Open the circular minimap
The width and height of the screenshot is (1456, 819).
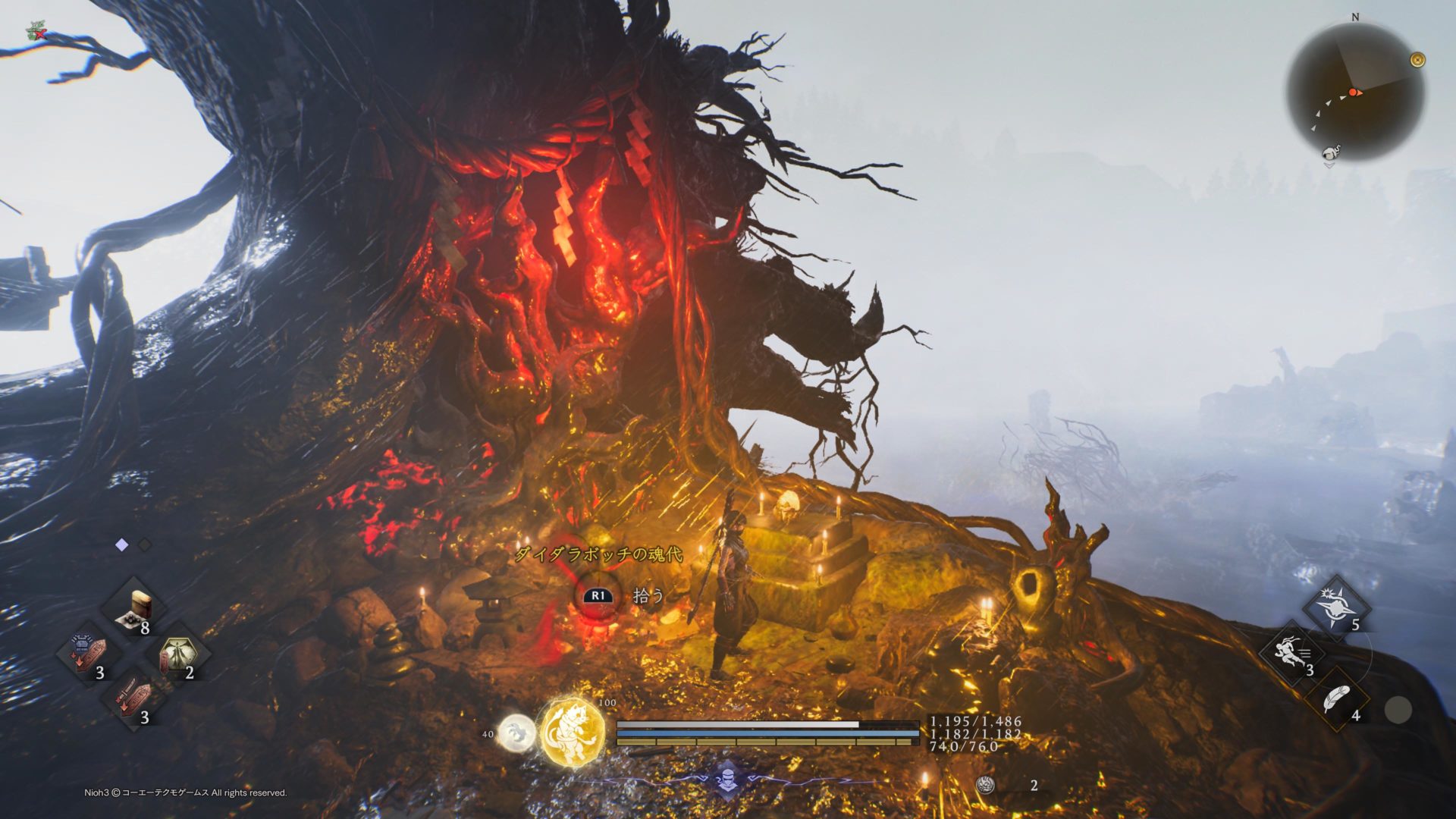tap(1355, 93)
